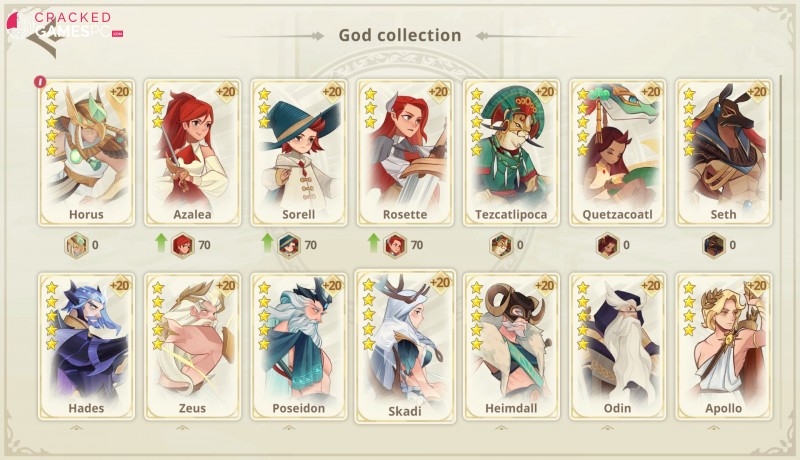Open the Zeus god card
The height and width of the screenshot is (460, 800).
click(193, 343)
